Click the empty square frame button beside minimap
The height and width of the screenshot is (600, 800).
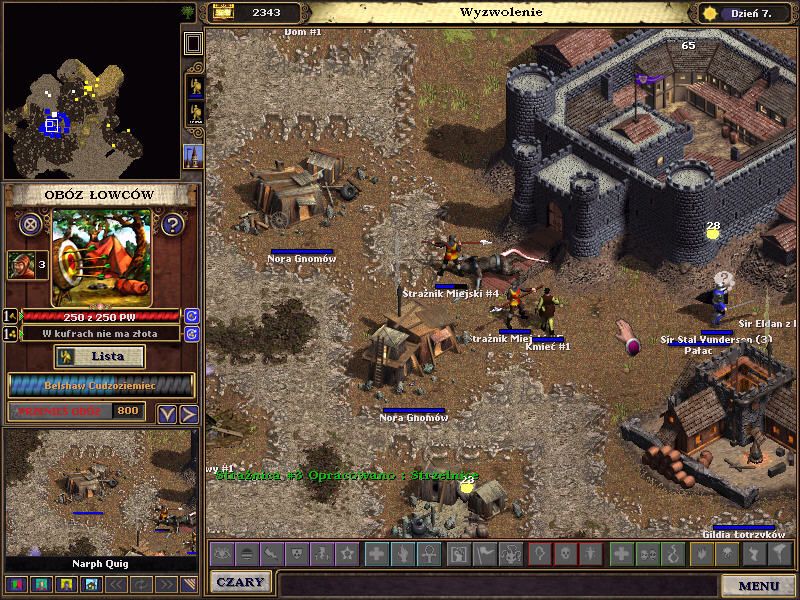tap(193, 43)
